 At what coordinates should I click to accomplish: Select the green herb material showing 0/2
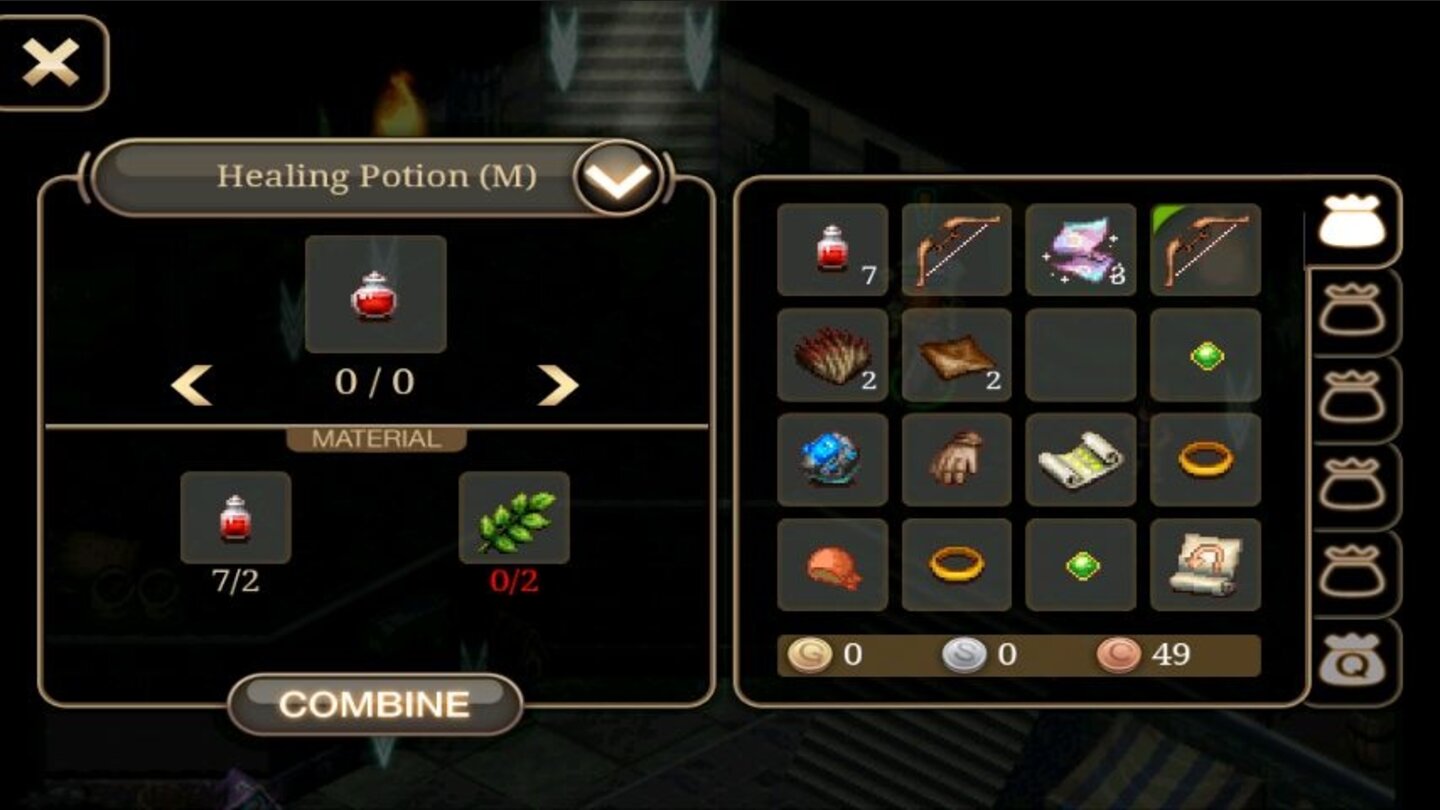[513, 518]
